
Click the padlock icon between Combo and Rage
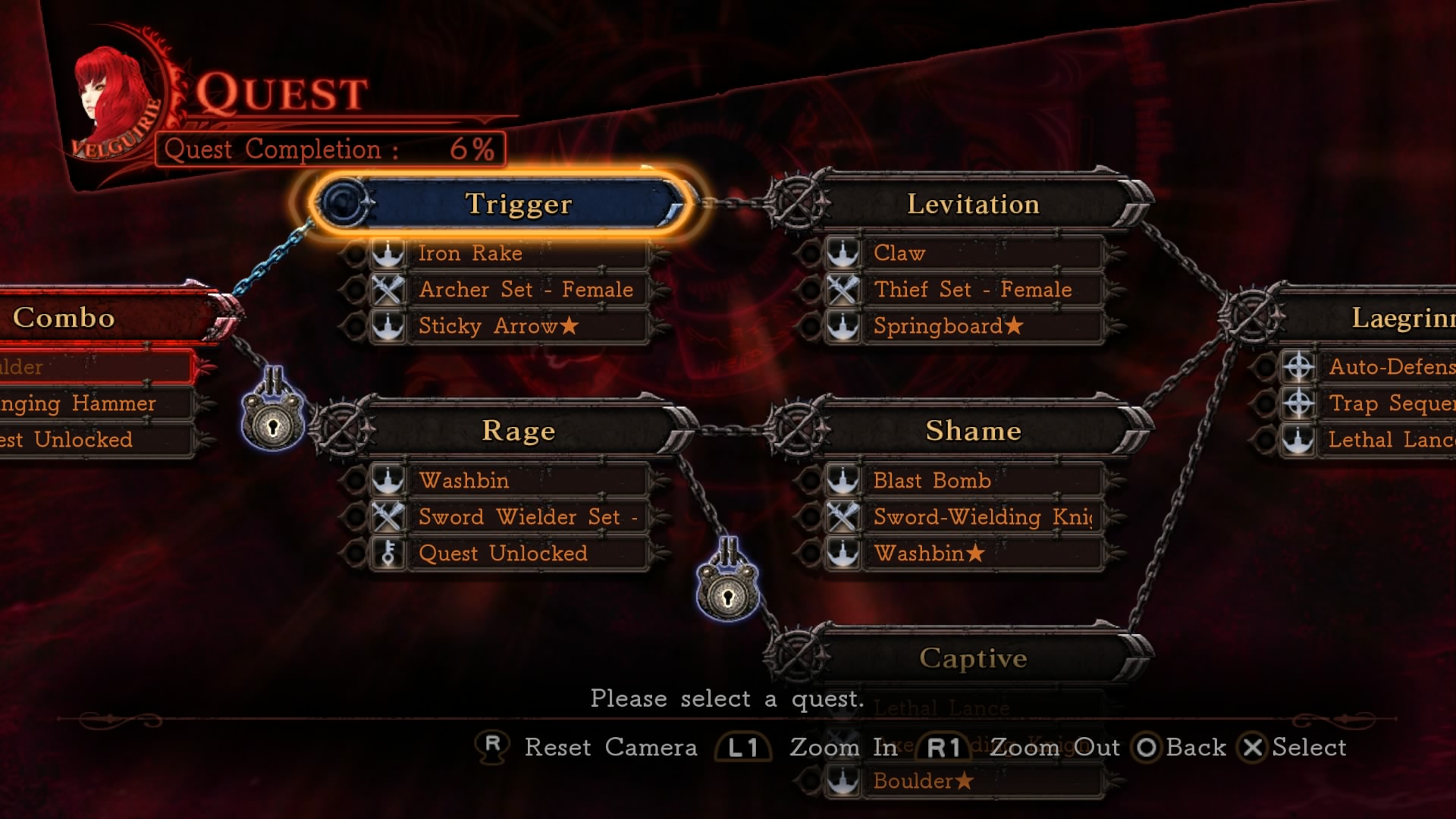pos(273,421)
